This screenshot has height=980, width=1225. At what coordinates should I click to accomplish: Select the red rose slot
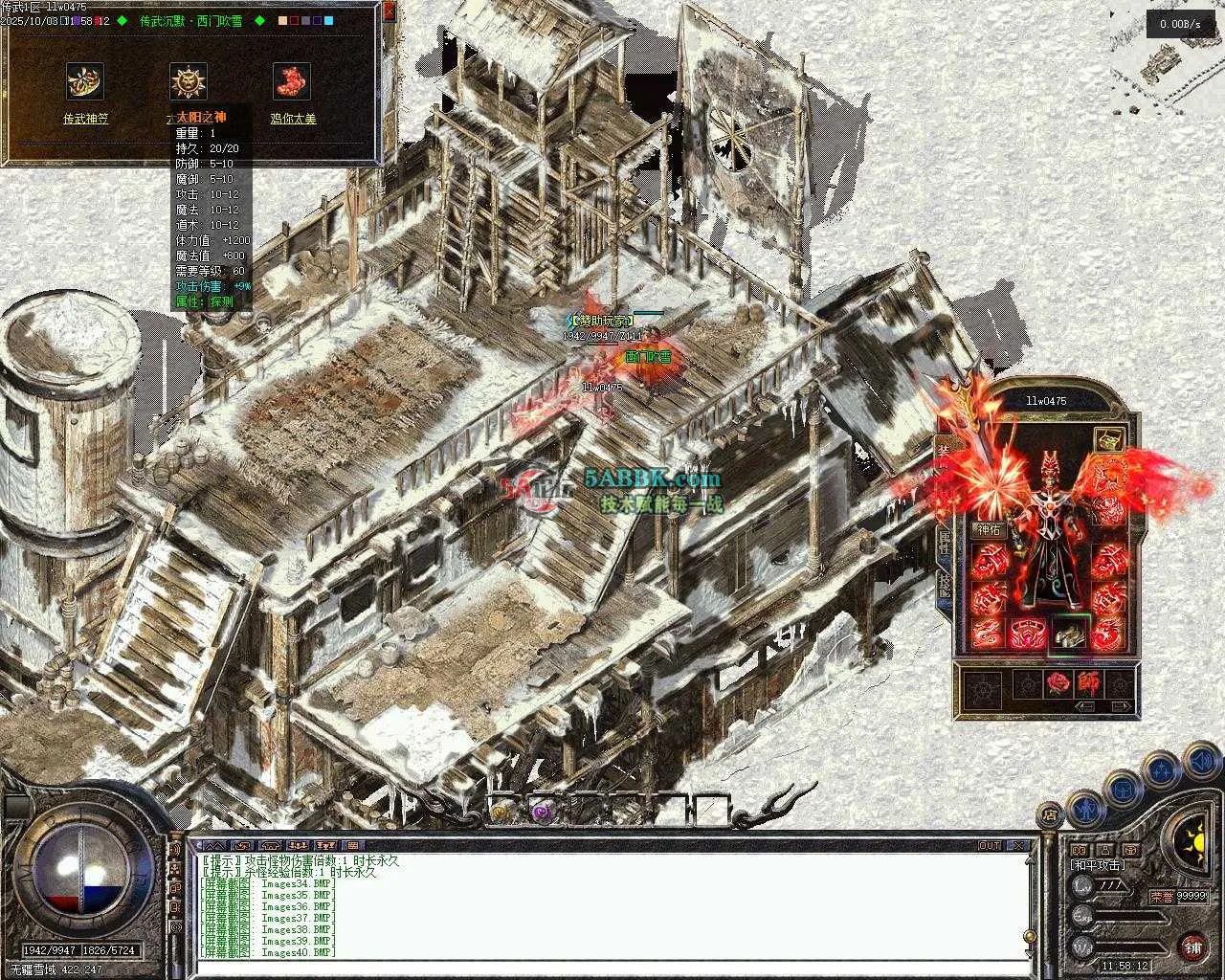1058,683
